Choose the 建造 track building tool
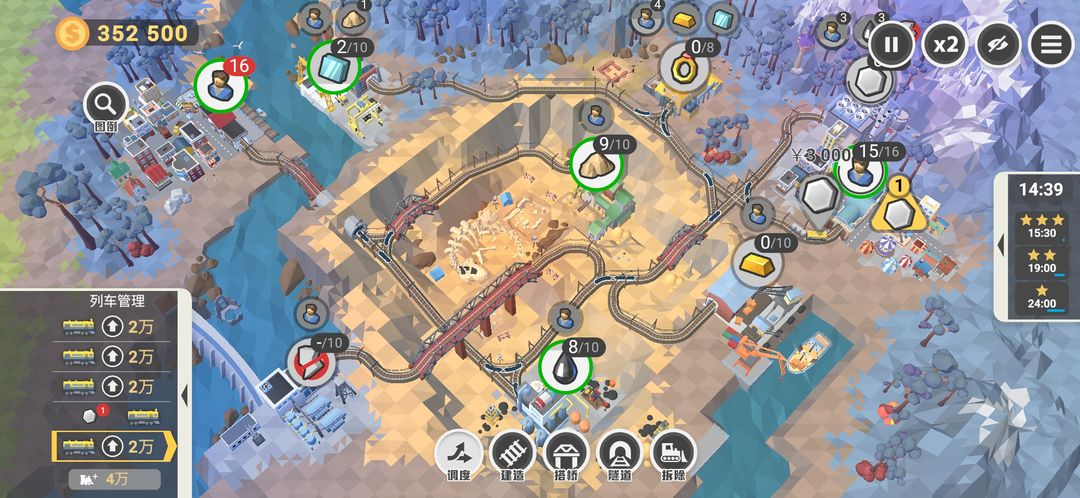This screenshot has width=1080, height=498. click(x=512, y=455)
